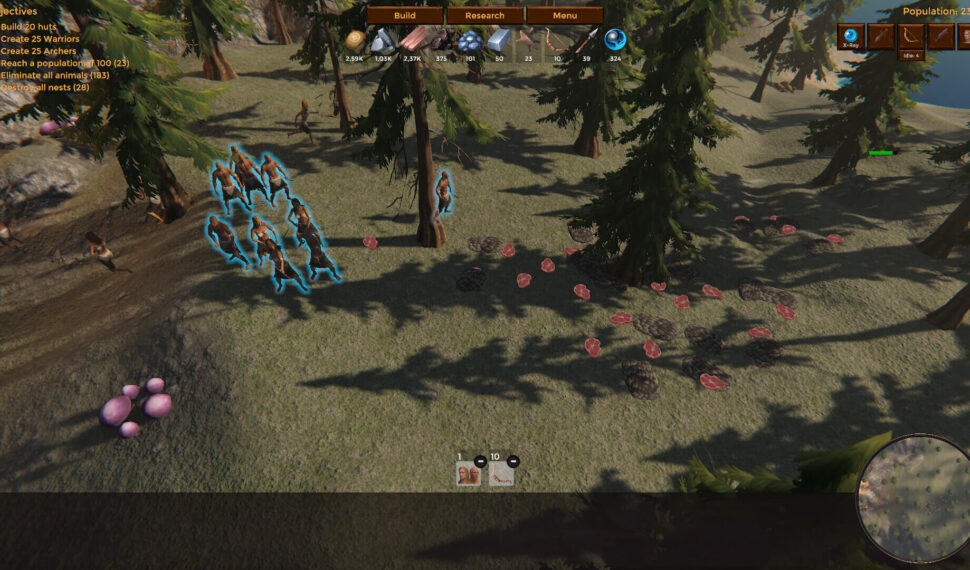
Task: Click the 'Destroy all nests' objective
Action: pos(45,87)
